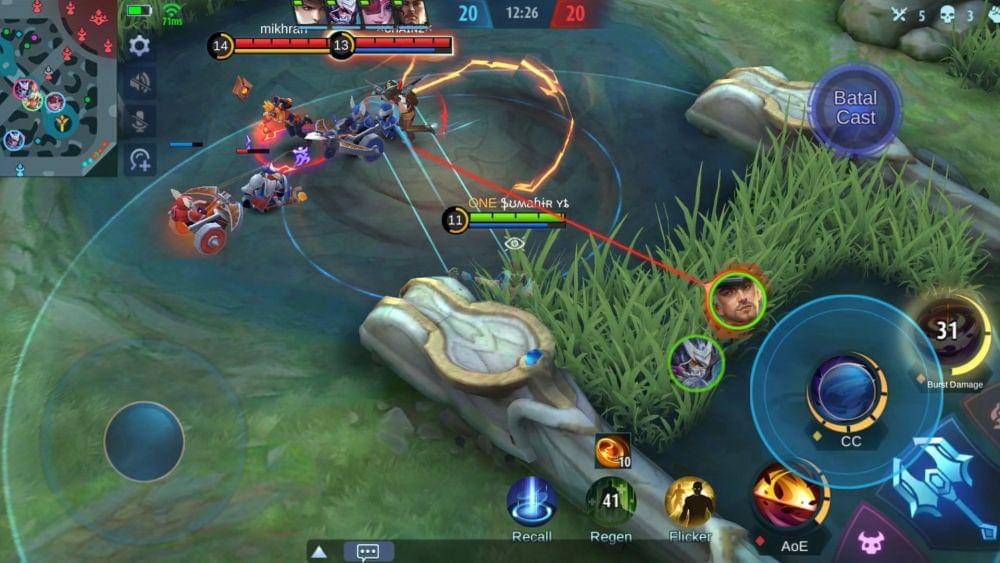Tap the Batal Cast button
The width and height of the screenshot is (1000, 563).
pyautogui.click(x=854, y=108)
